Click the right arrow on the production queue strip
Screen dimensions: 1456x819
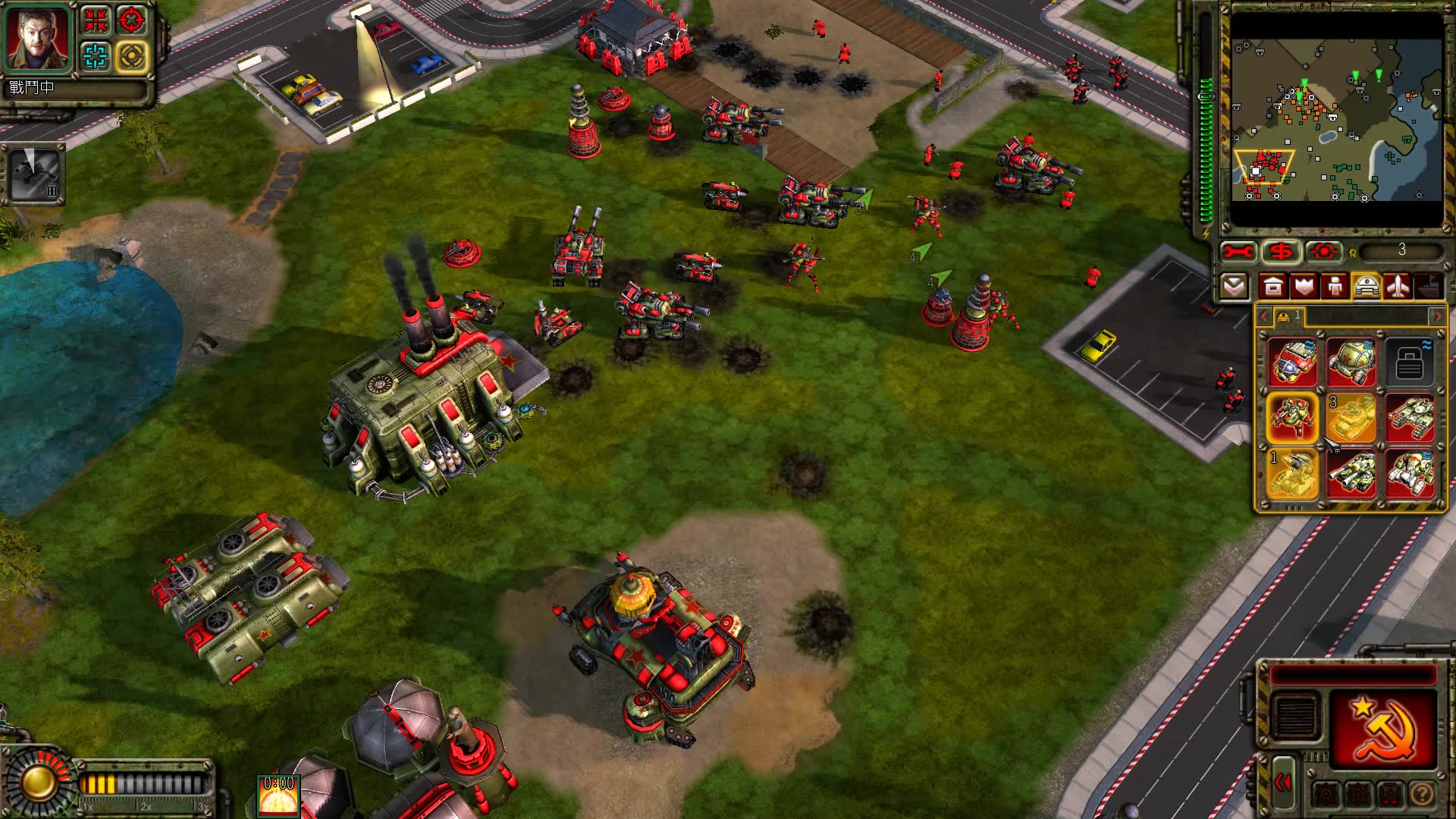1438,316
